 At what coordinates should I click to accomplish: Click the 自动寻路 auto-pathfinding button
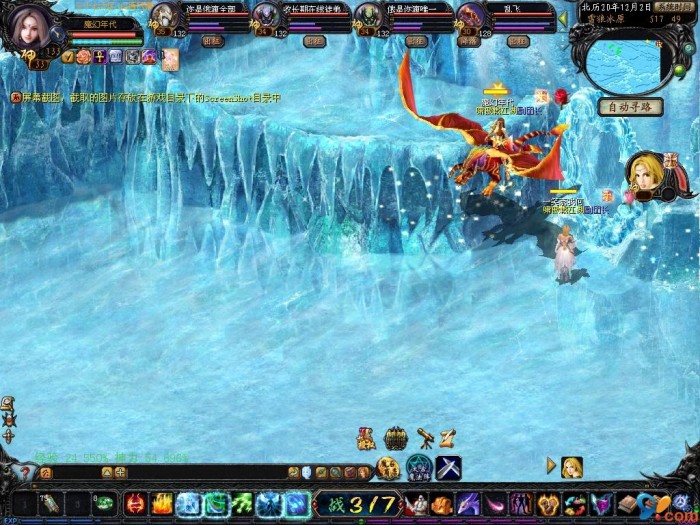631,107
